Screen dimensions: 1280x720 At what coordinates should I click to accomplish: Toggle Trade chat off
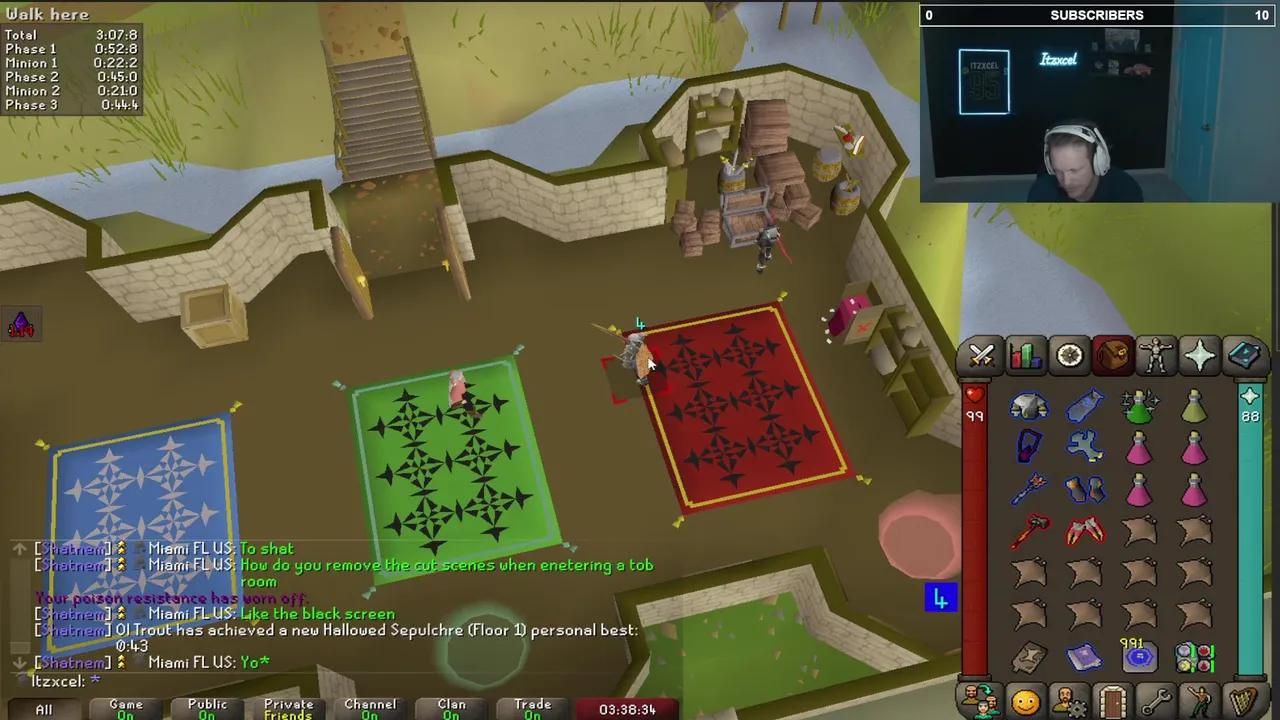[533, 706]
